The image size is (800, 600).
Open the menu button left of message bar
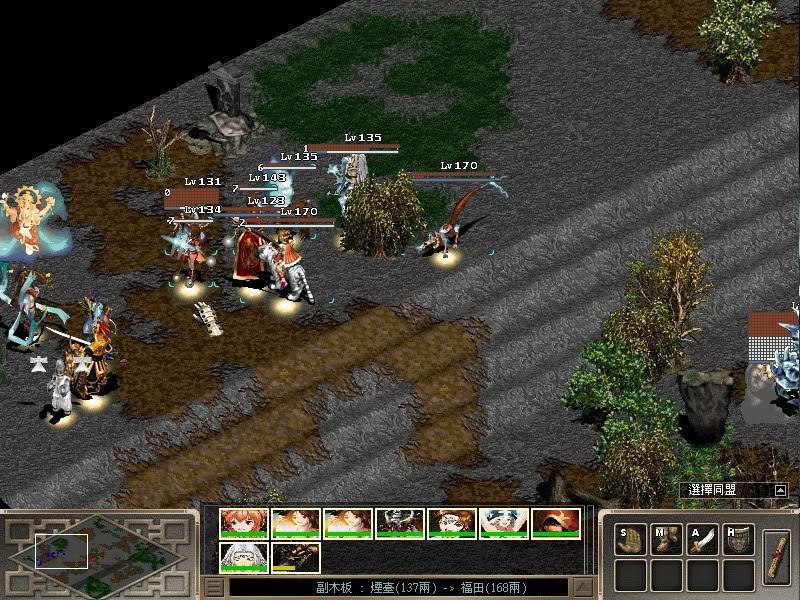[213, 587]
